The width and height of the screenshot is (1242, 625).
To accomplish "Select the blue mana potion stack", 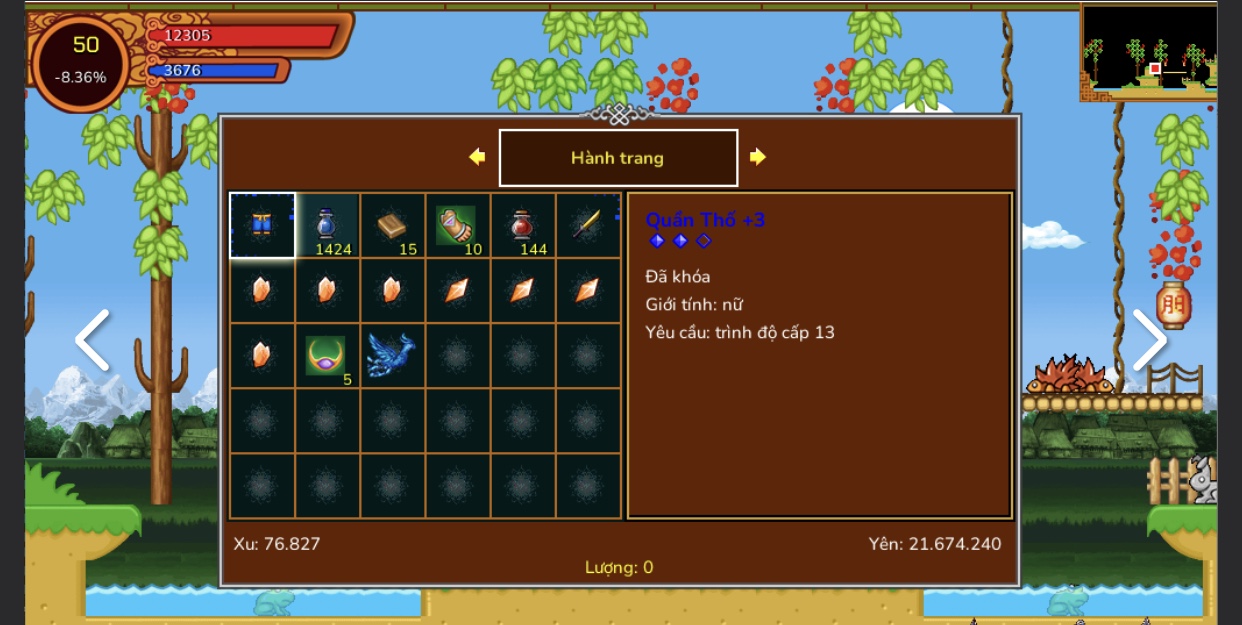I will click(327, 225).
